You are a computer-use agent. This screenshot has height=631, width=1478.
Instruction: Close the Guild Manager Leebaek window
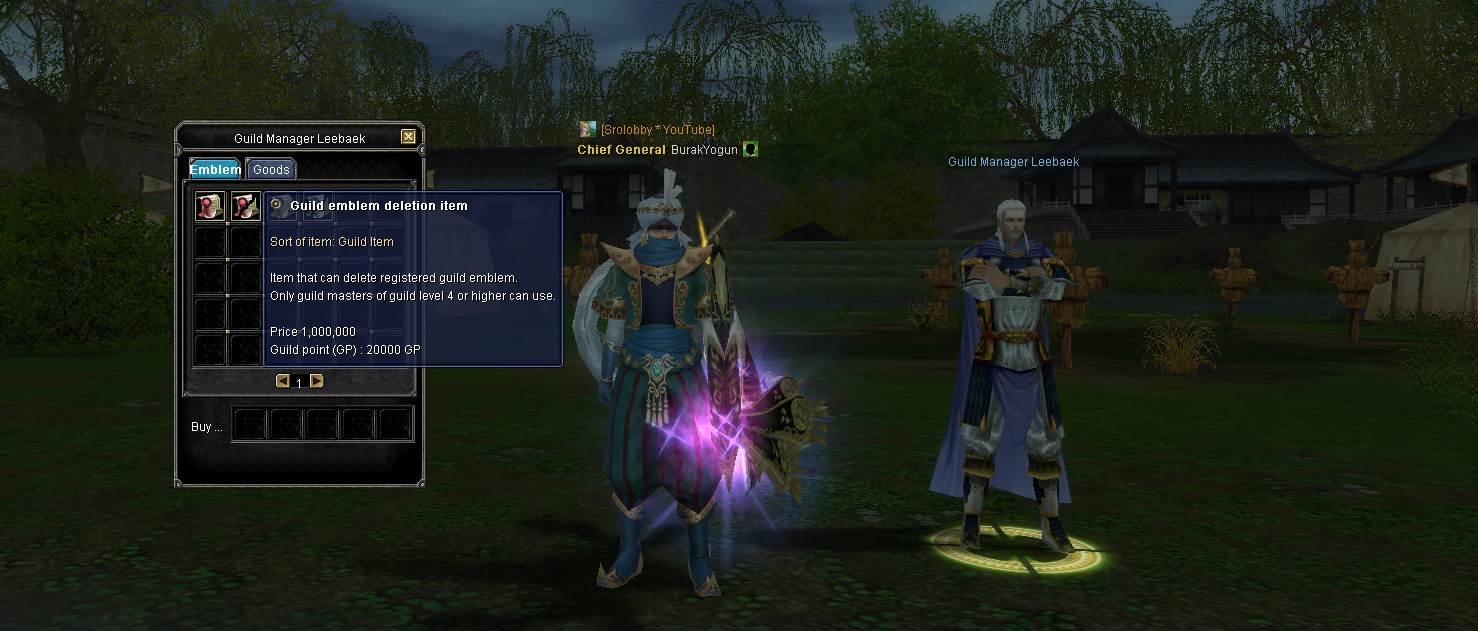(x=408, y=137)
